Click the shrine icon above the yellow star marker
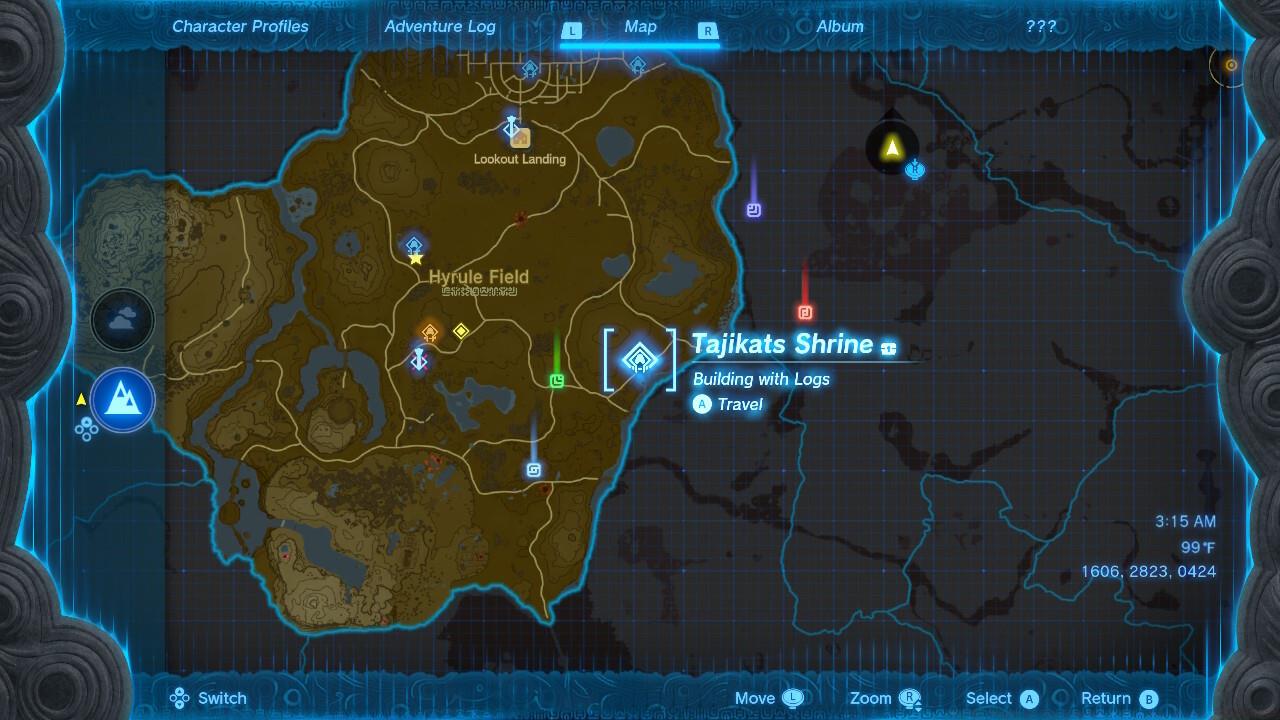This screenshot has width=1280, height=720. [x=413, y=244]
